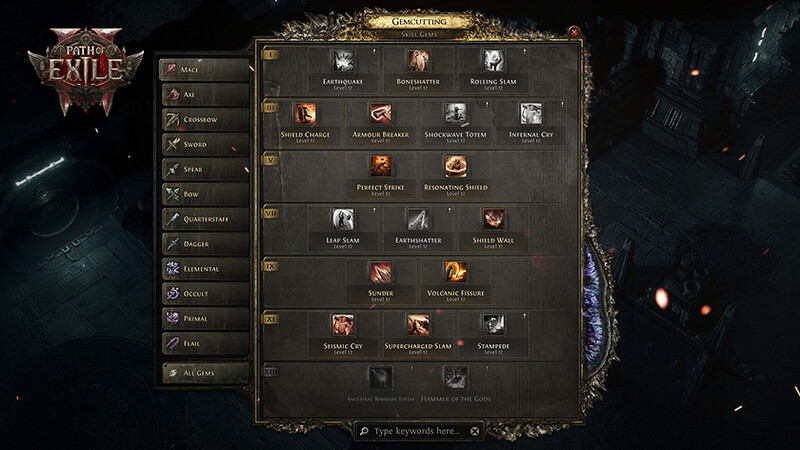Viewport: 800px width, 450px height.
Task: Pick the Volcanic Fissure gem
Action: pos(456,272)
